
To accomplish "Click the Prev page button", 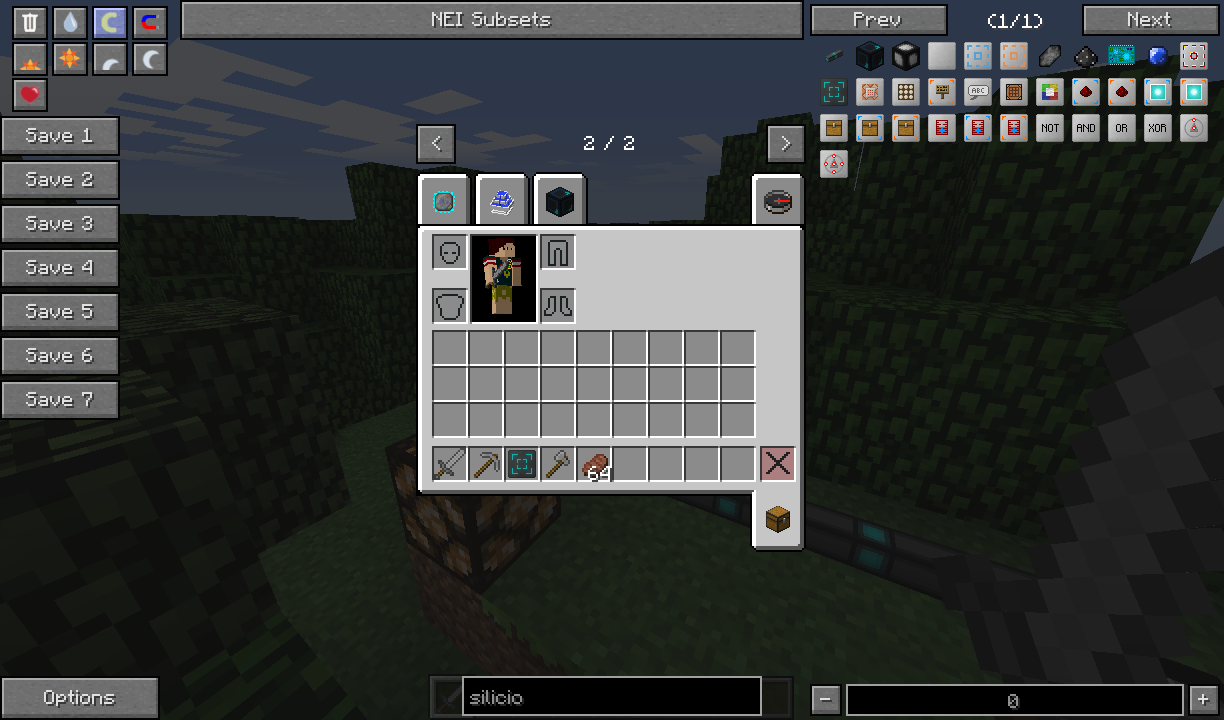I will point(878,20).
